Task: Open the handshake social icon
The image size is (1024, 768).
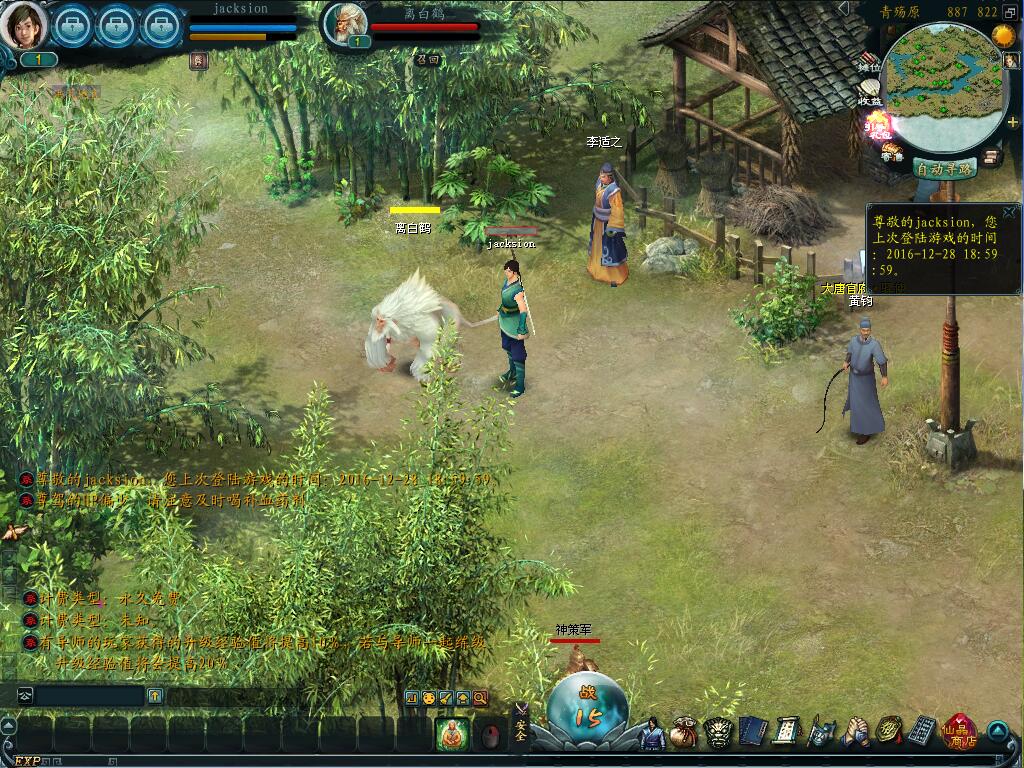Action: point(855,733)
